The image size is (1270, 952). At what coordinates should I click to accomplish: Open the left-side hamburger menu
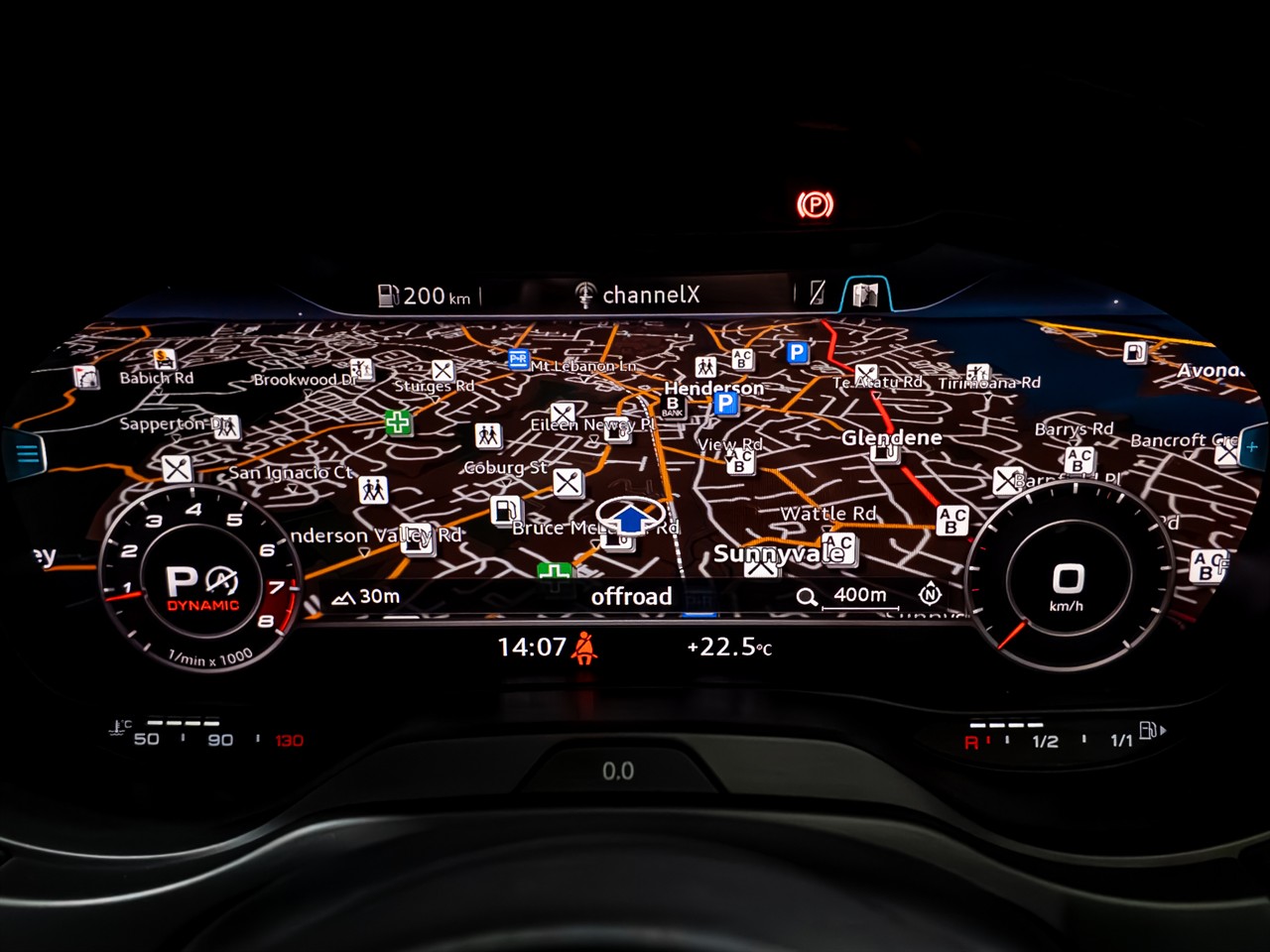click(27, 454)
